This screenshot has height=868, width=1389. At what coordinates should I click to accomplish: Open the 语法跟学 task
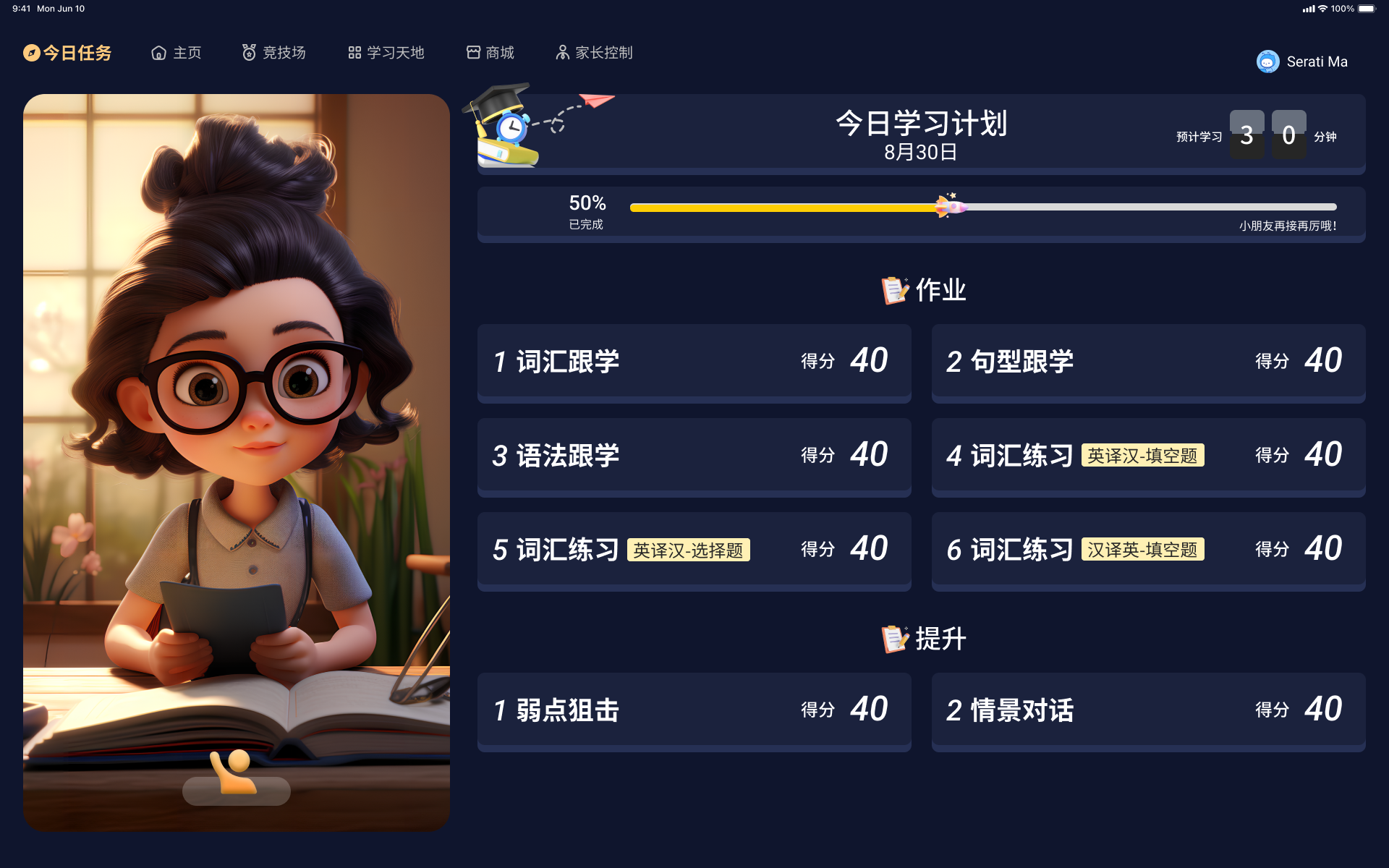click(x=694, y=455)
